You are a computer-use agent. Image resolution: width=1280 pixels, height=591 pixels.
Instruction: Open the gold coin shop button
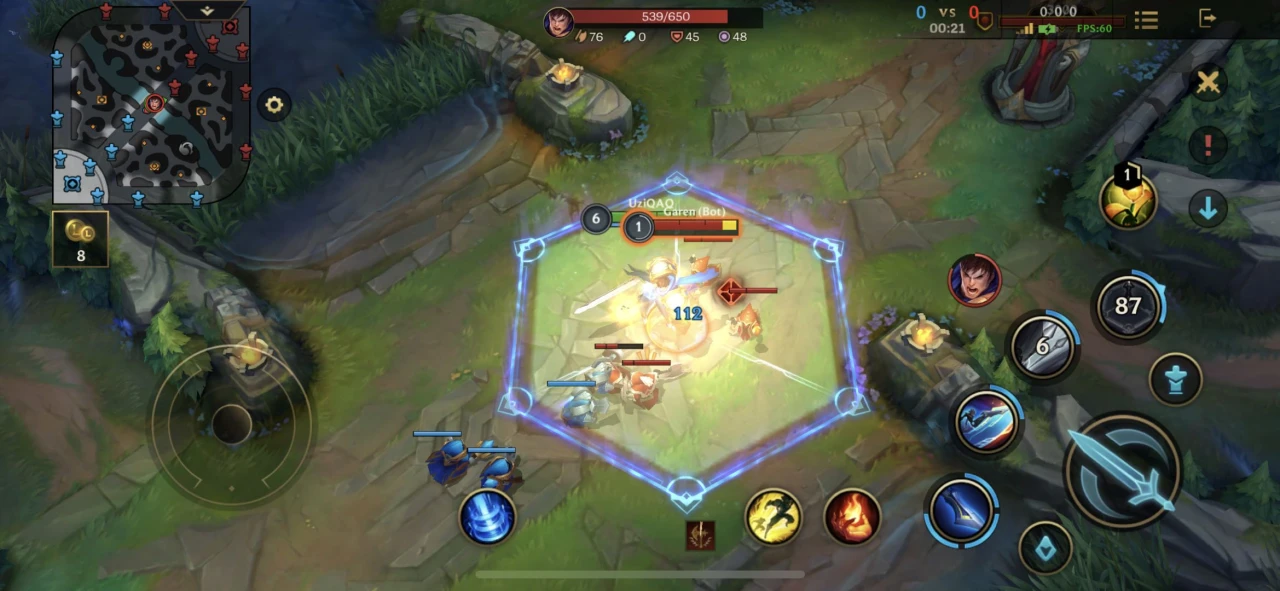tap(80, 239)
